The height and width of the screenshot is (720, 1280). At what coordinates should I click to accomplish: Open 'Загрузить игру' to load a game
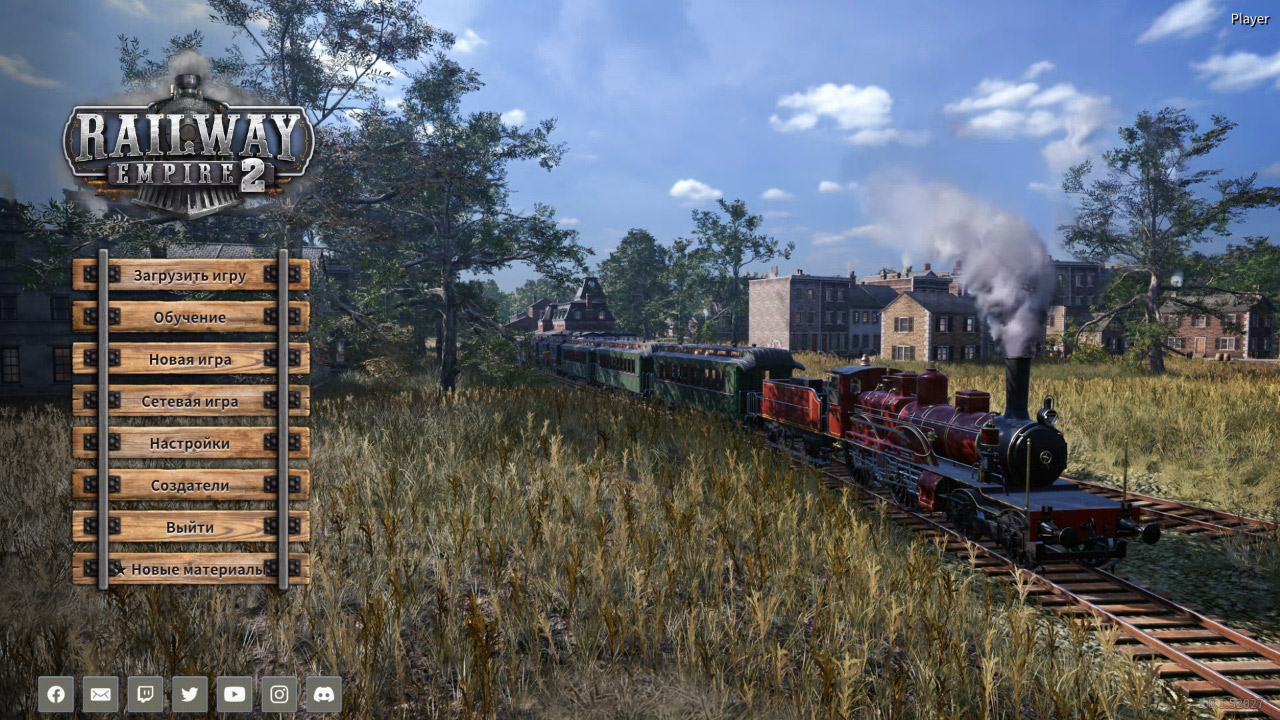192,274
